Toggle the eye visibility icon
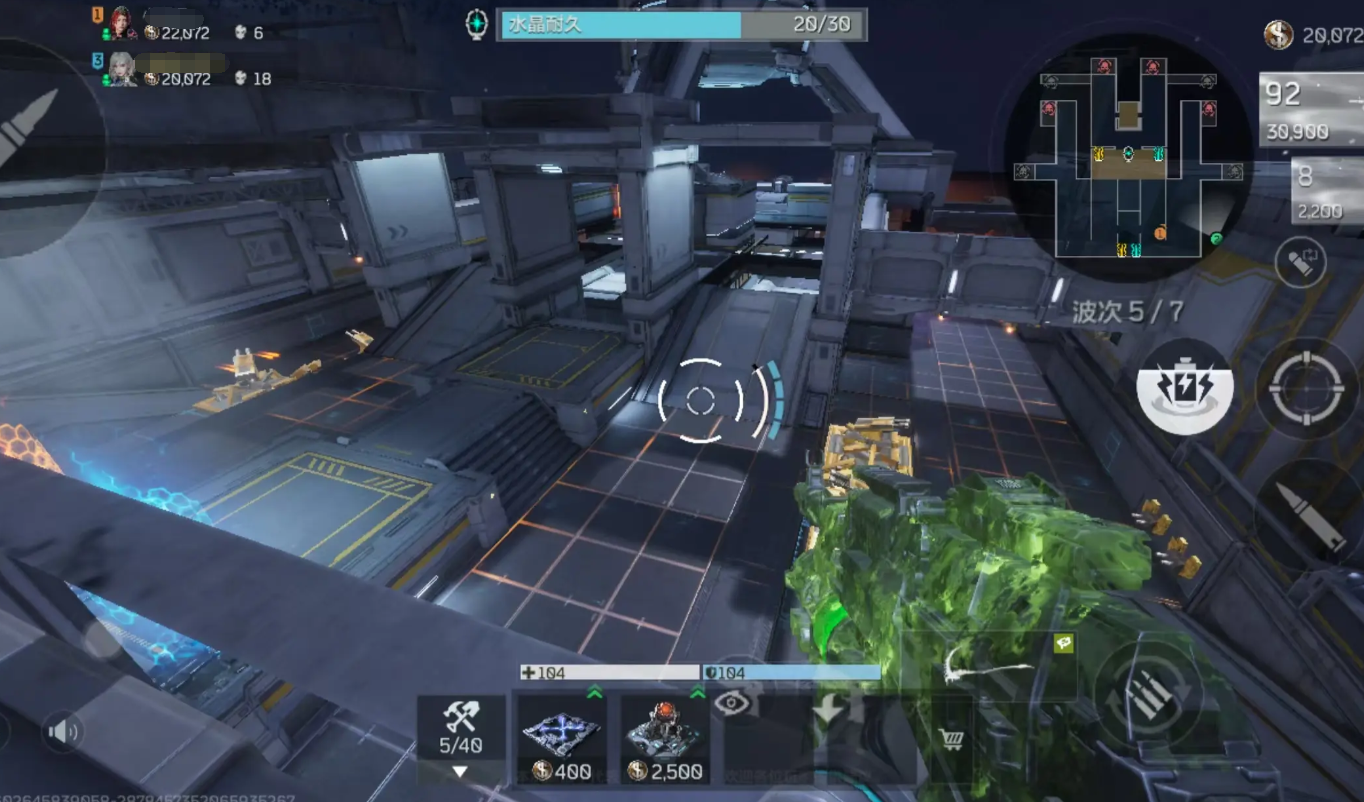This screenshot has width=1364, height=802. click(732, 703)
